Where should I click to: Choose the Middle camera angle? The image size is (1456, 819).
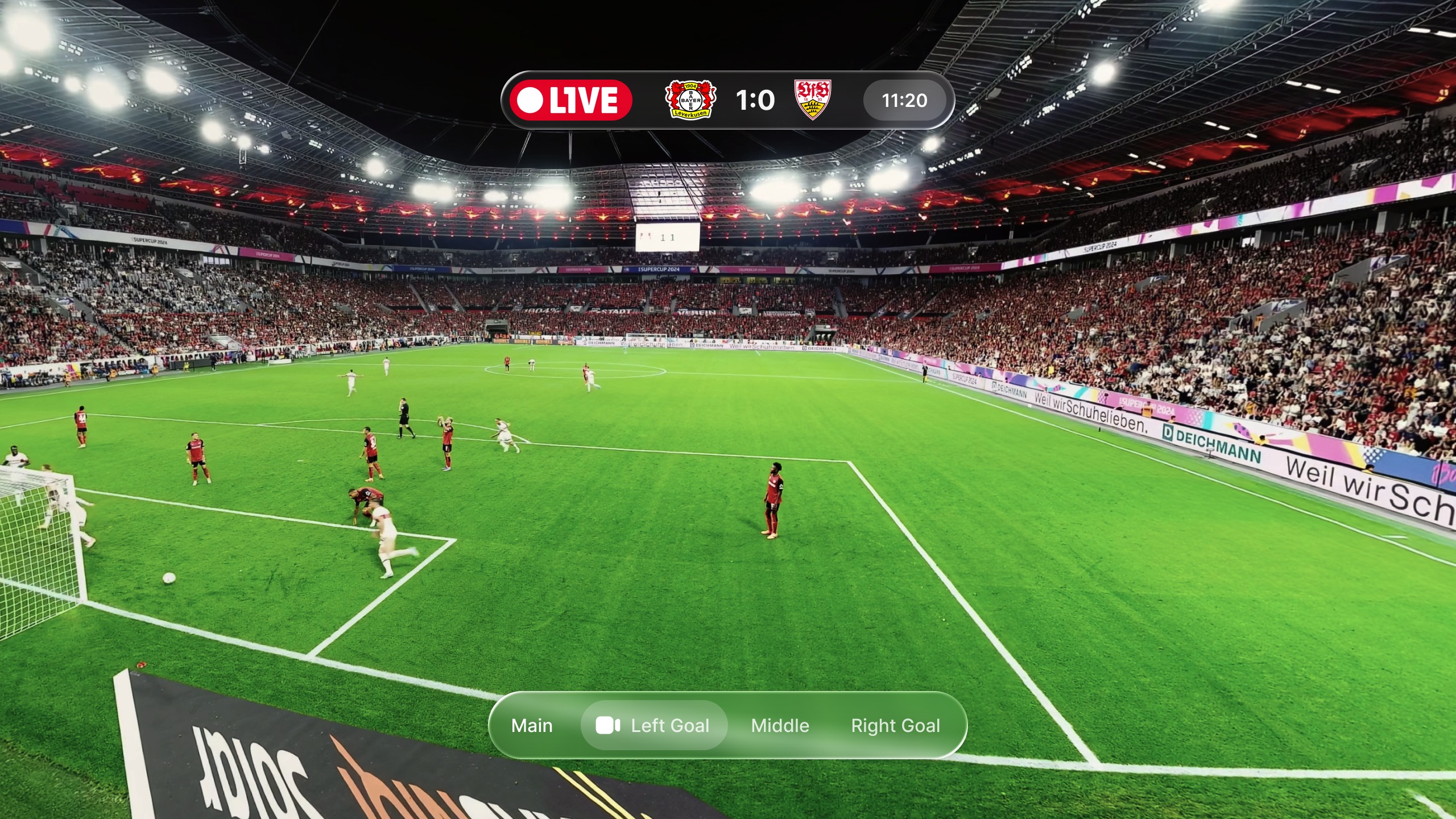coord(780,726)
